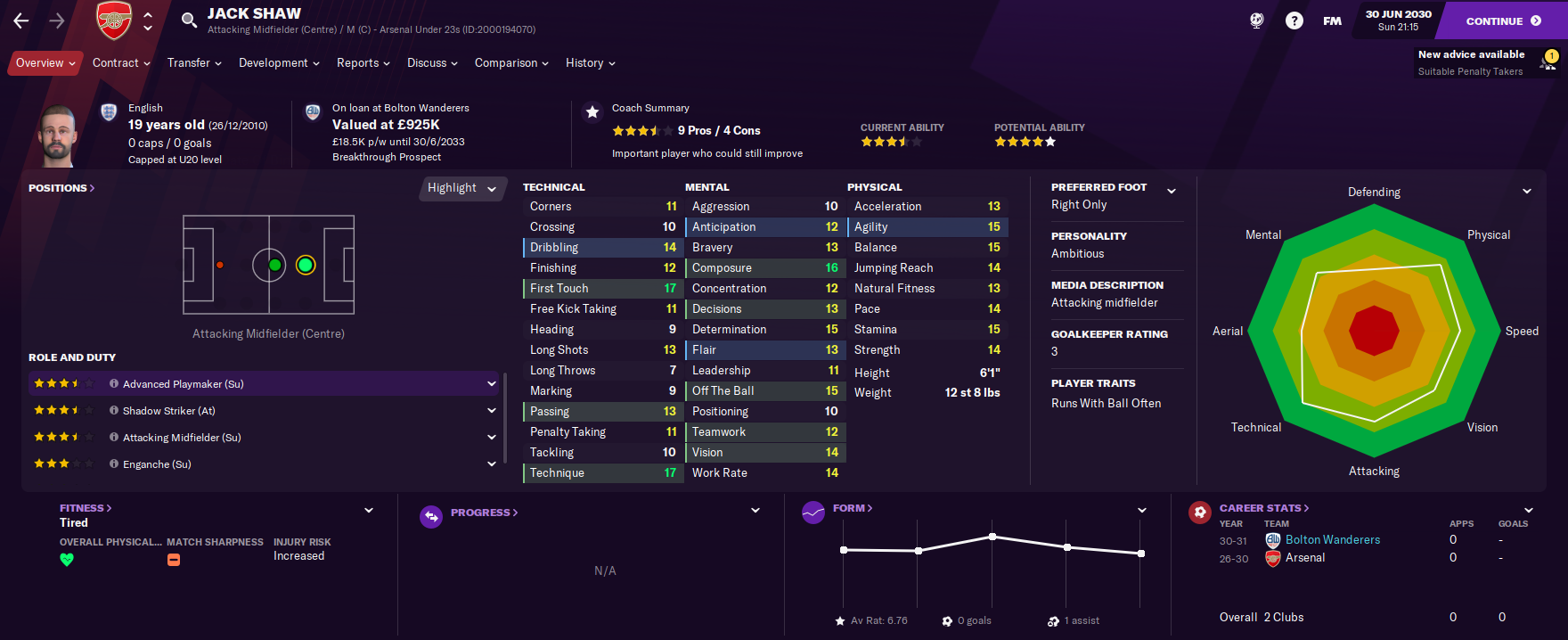The image size is (1568, 640).
Task: Open the Bolton Wanderers career stats link
Action: pyautogui.click(x=1332, y=540)
